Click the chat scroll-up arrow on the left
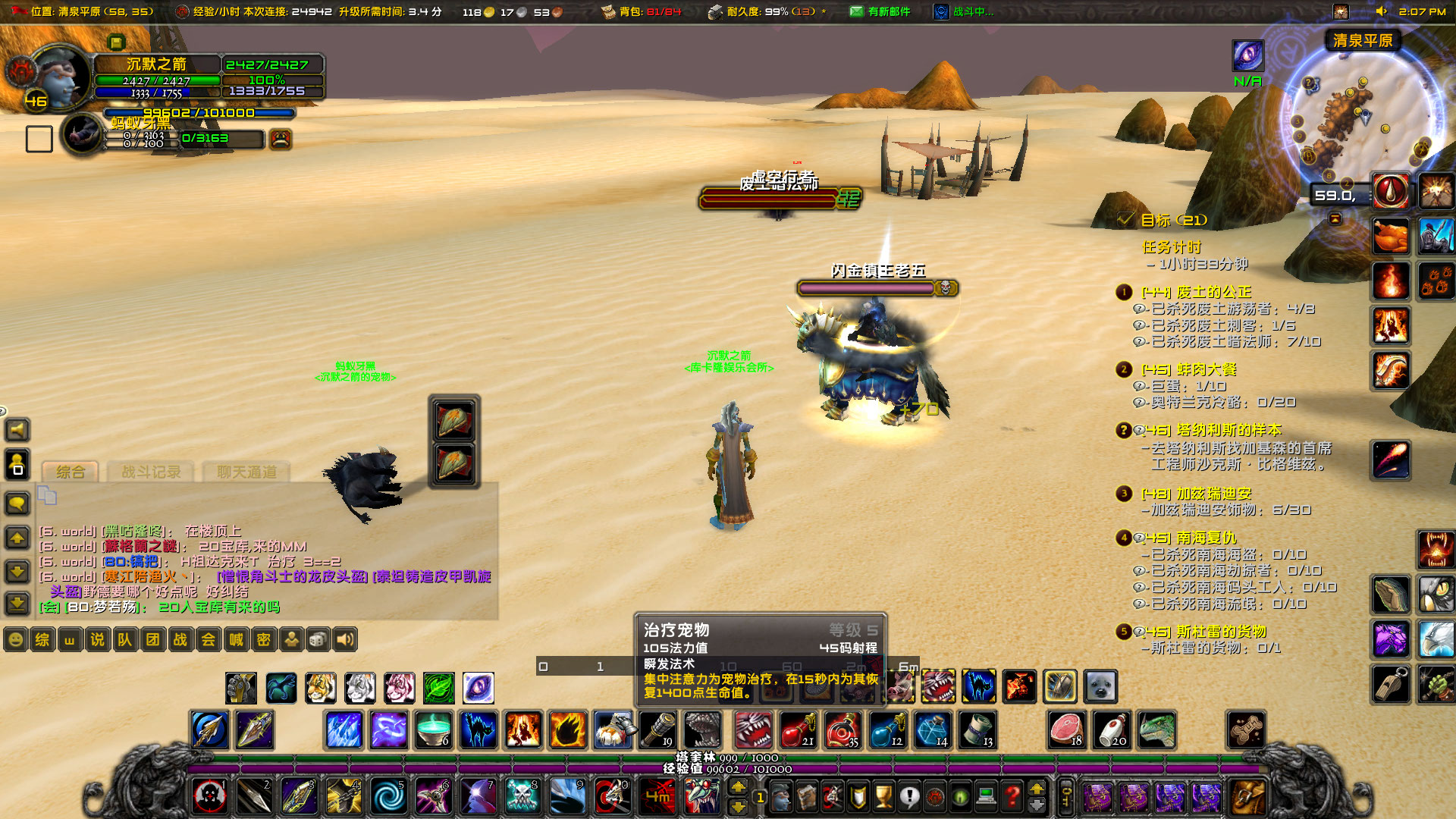1456x819 pixels. point(17,538)
